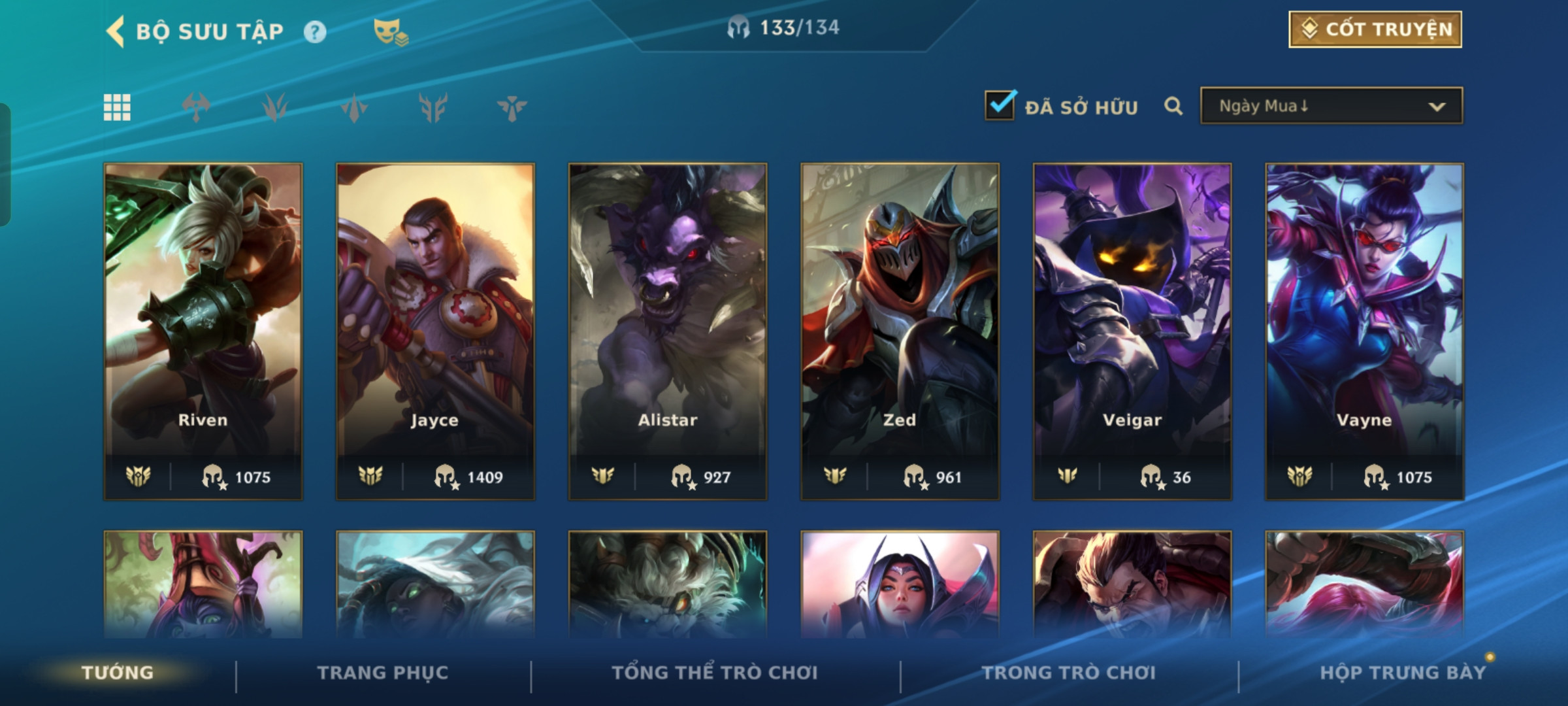
Task: Show all champions with the grid filter
Action: coord(117,107)
